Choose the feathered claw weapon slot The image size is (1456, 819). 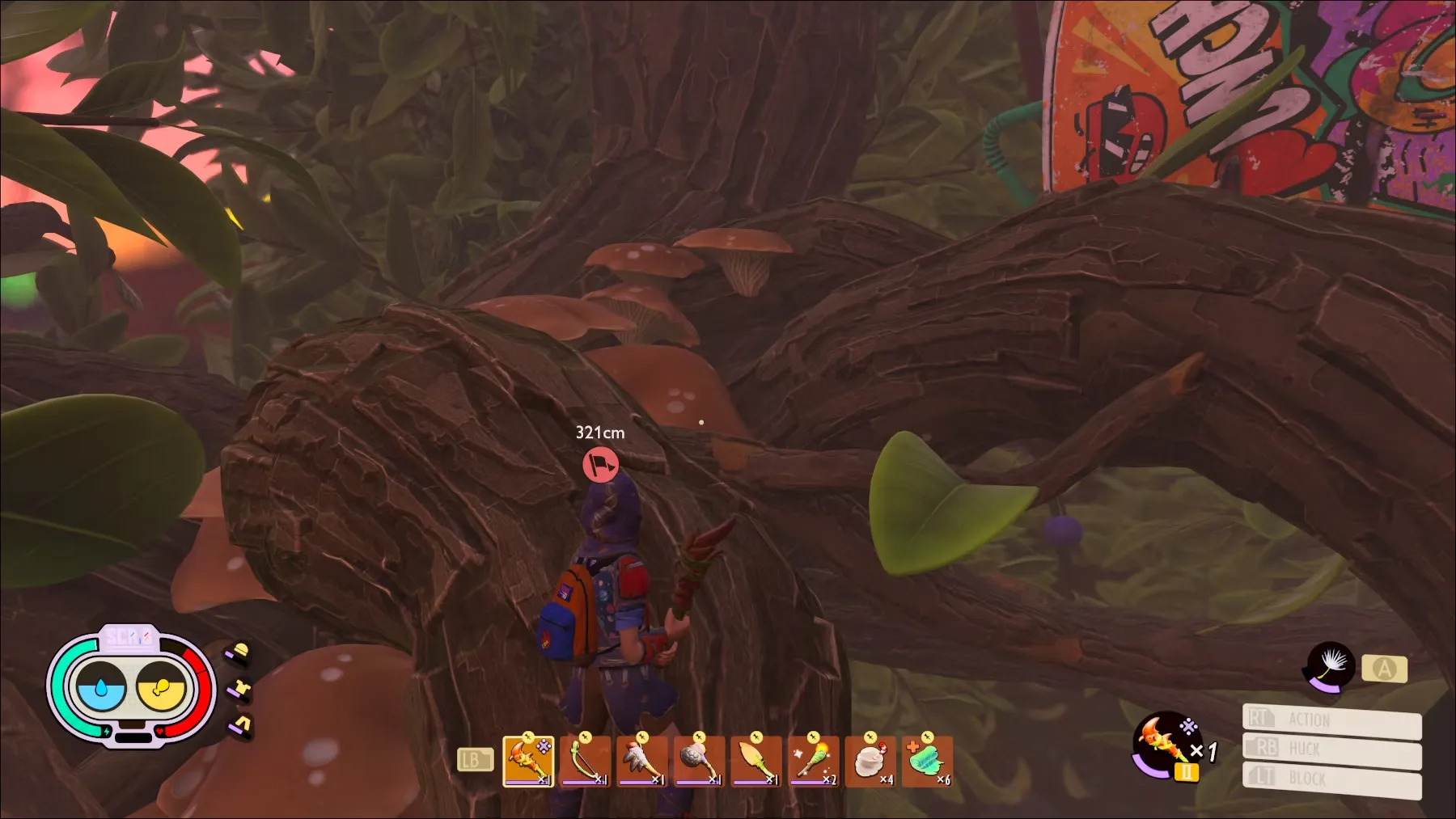pos(641,761)
